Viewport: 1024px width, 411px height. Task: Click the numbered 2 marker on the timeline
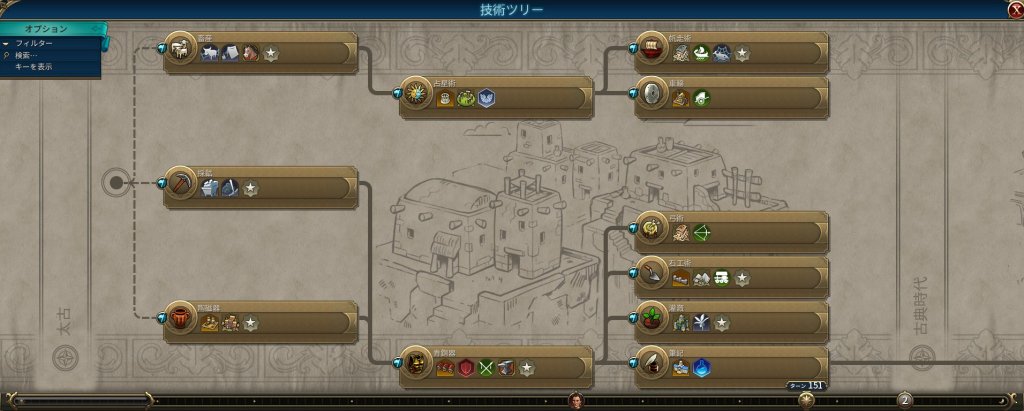904,400
